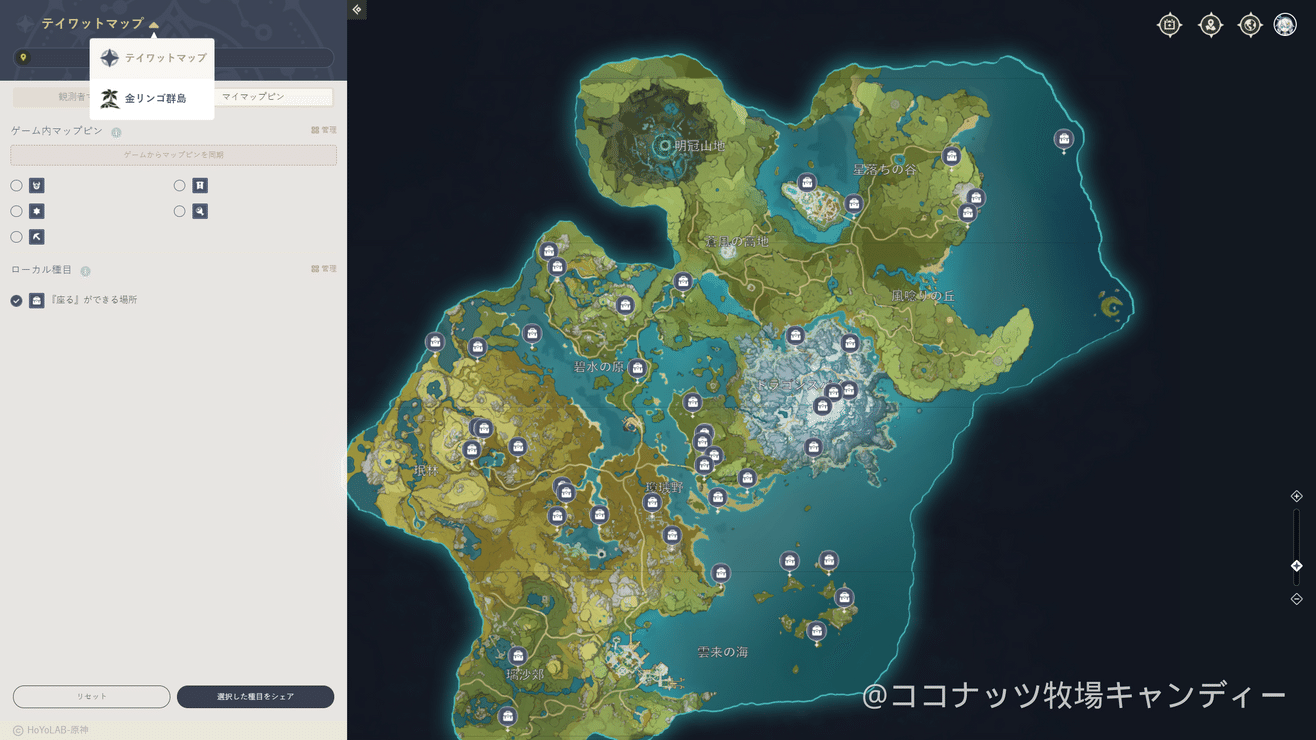This screenshot has width=1316, height=740.
Task: Collapse the left sidebar with the arrow toggle
Action: [x=356, y=9]
